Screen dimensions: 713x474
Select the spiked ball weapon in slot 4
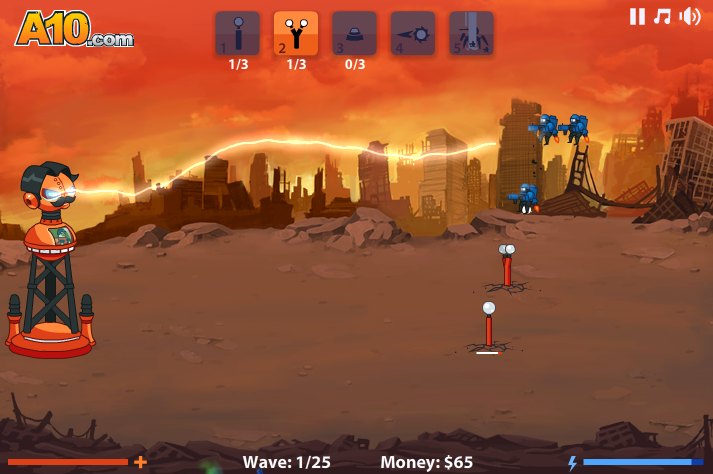413,33
